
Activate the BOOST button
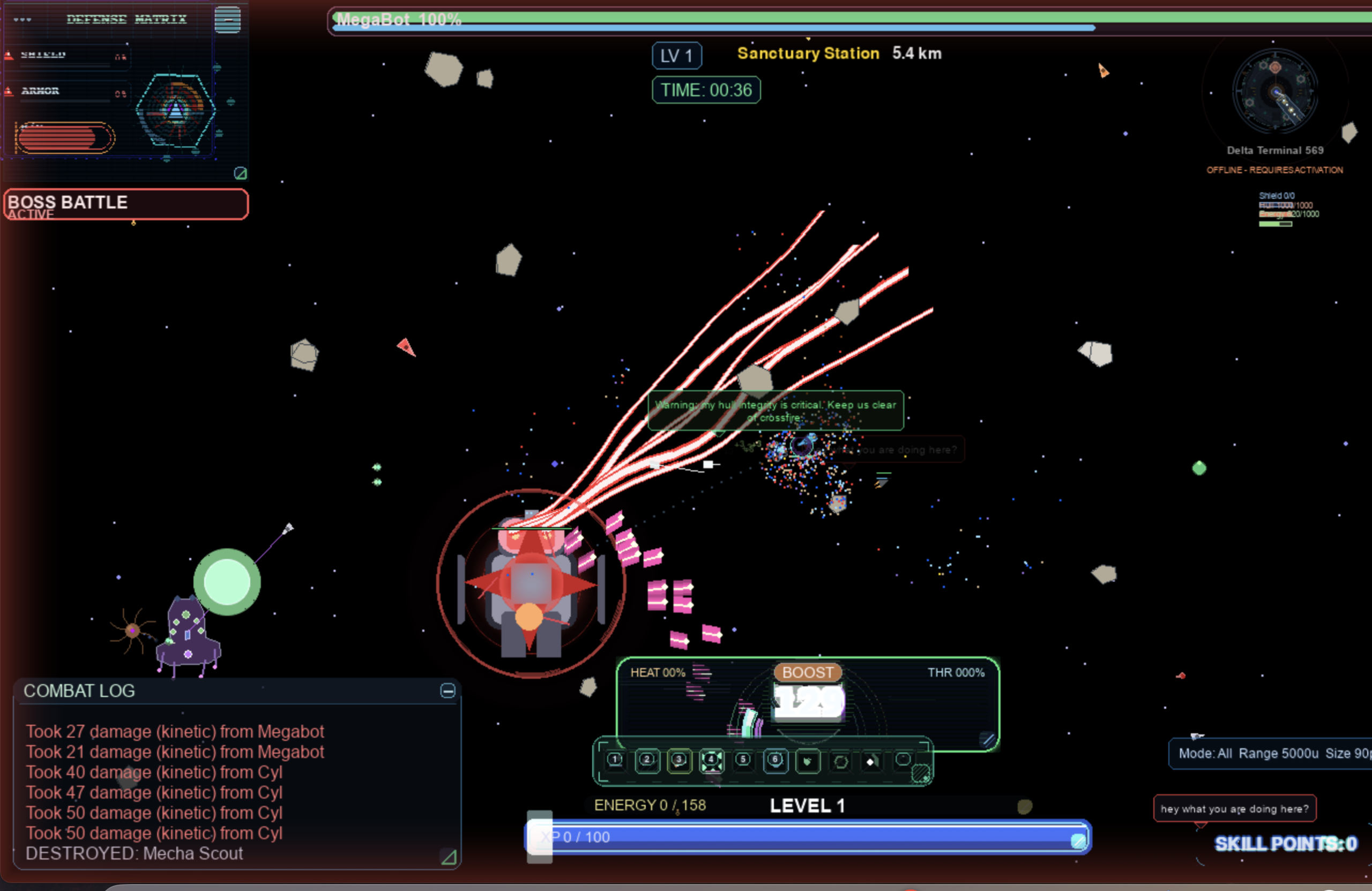click(807, 672)
